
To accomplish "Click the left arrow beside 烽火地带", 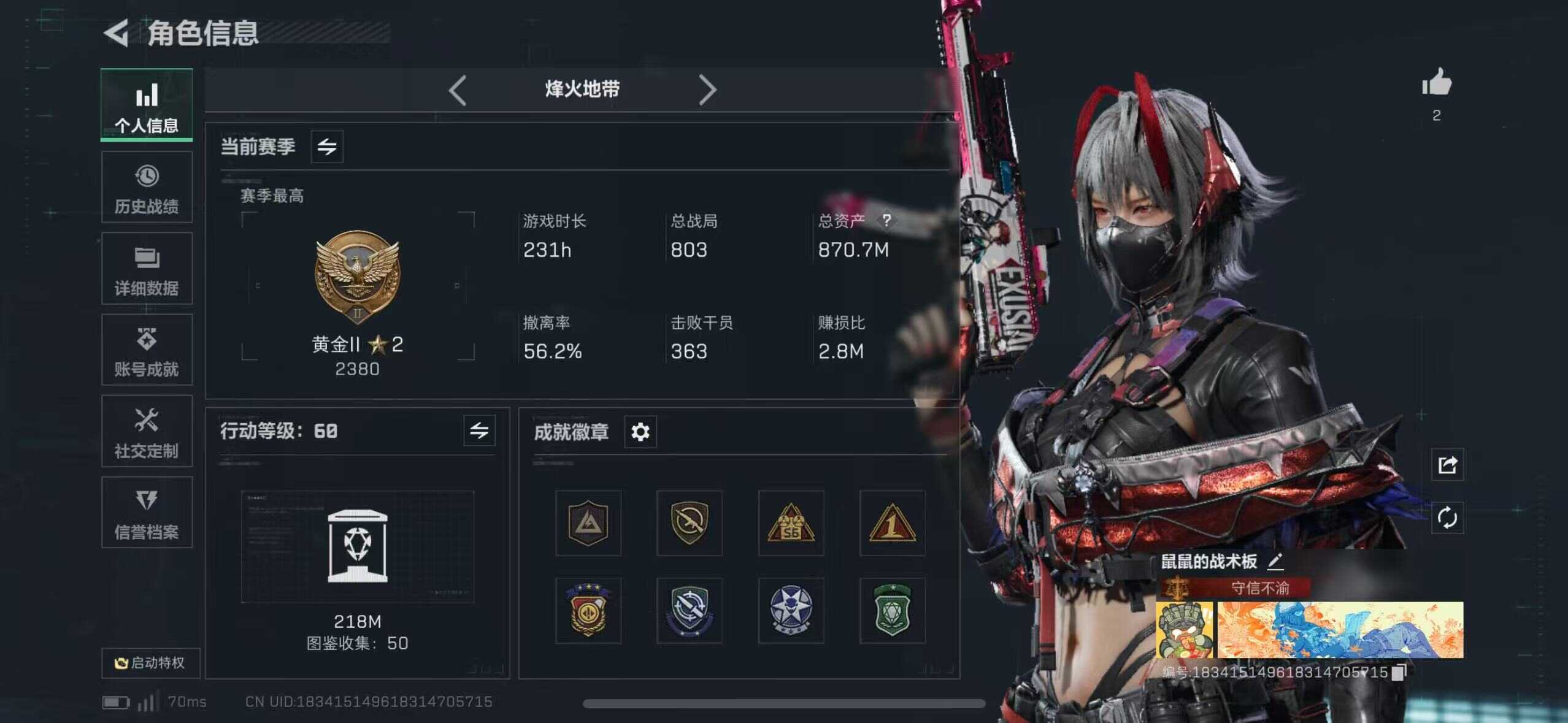I will pos(458,91).
